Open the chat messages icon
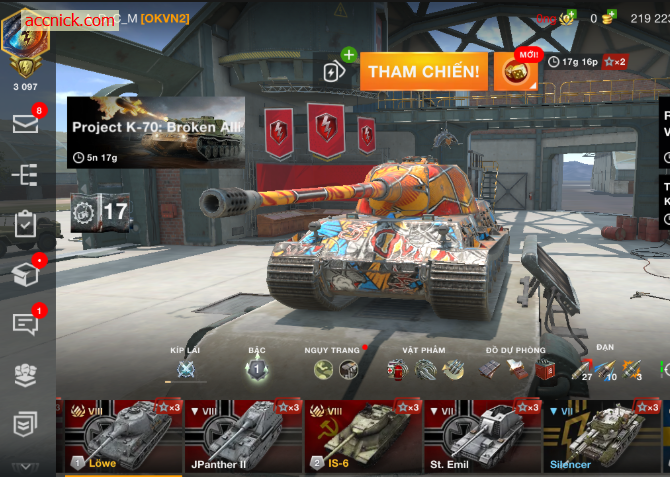Image resolution: width=670 pixels, height=477 pixels. click(25, 323)
